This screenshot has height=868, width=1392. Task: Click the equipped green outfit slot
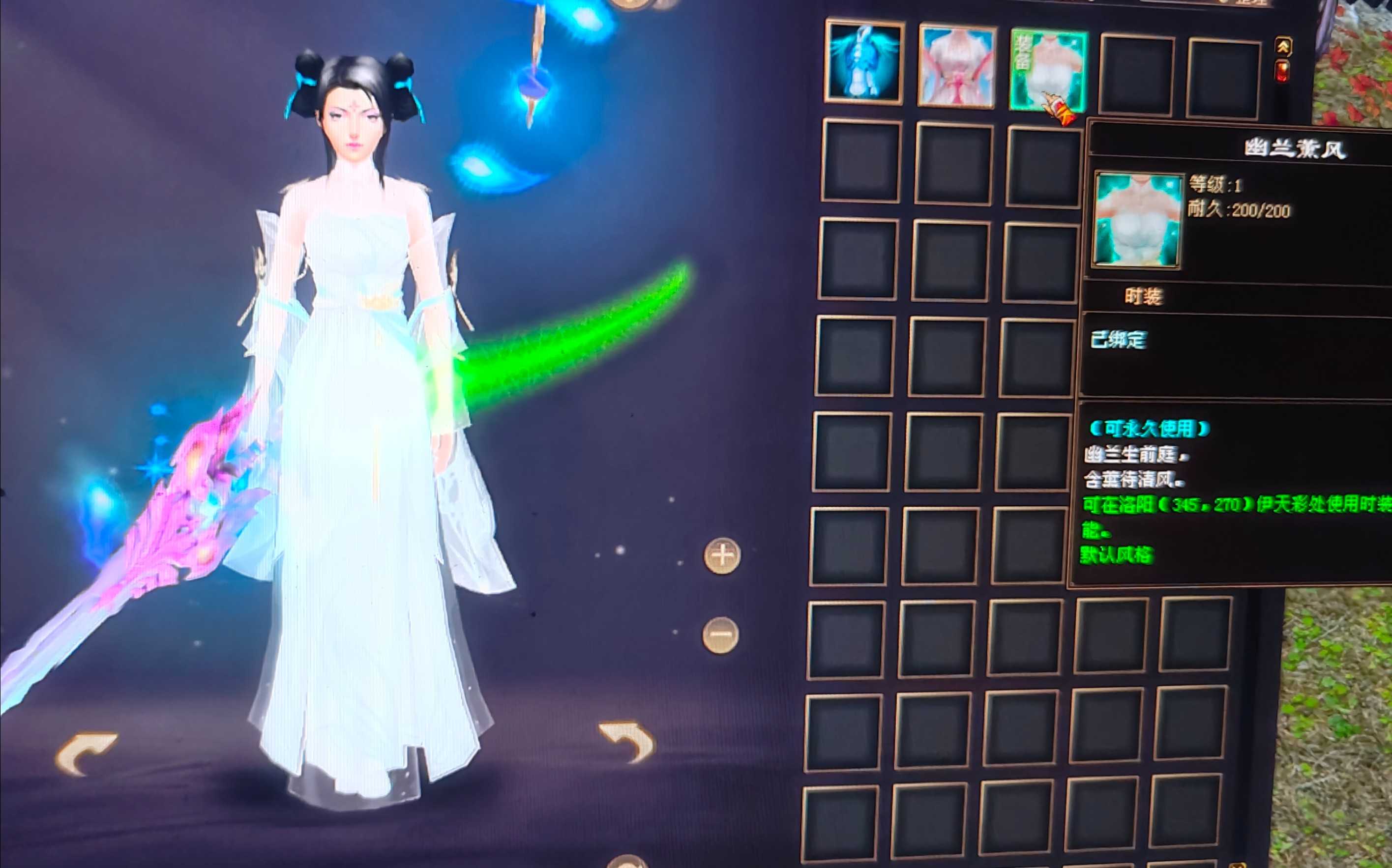[x=1047, y=69]
